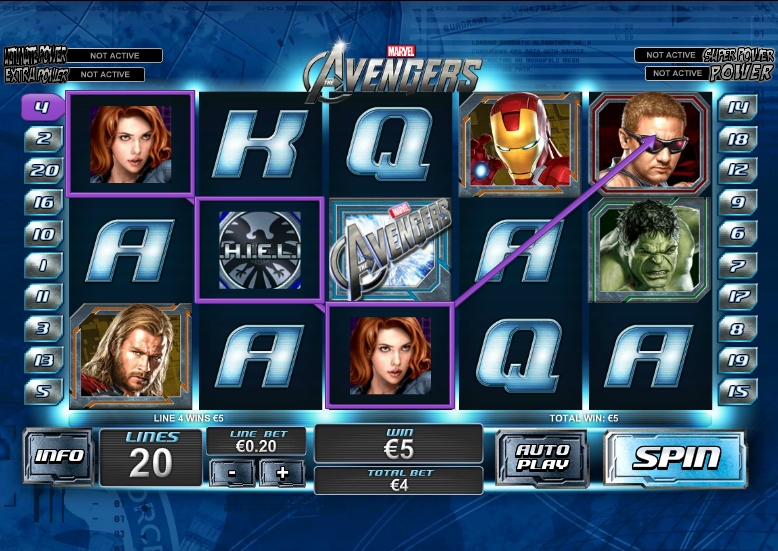Screen dimensions: 778x551
Task: Select payline number 4 tab
Action: point(43,106)
